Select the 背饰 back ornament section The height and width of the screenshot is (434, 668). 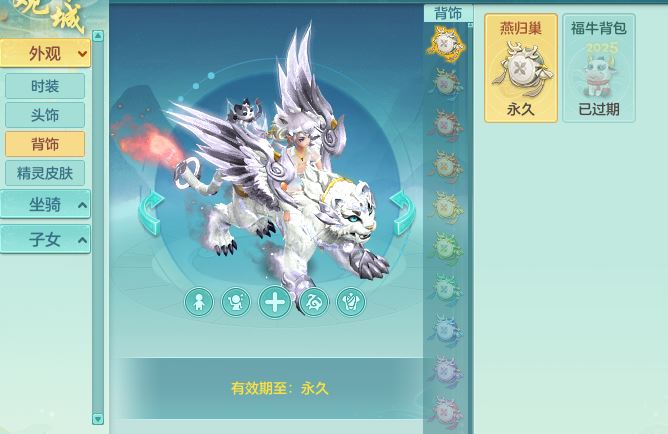point(45,144)
